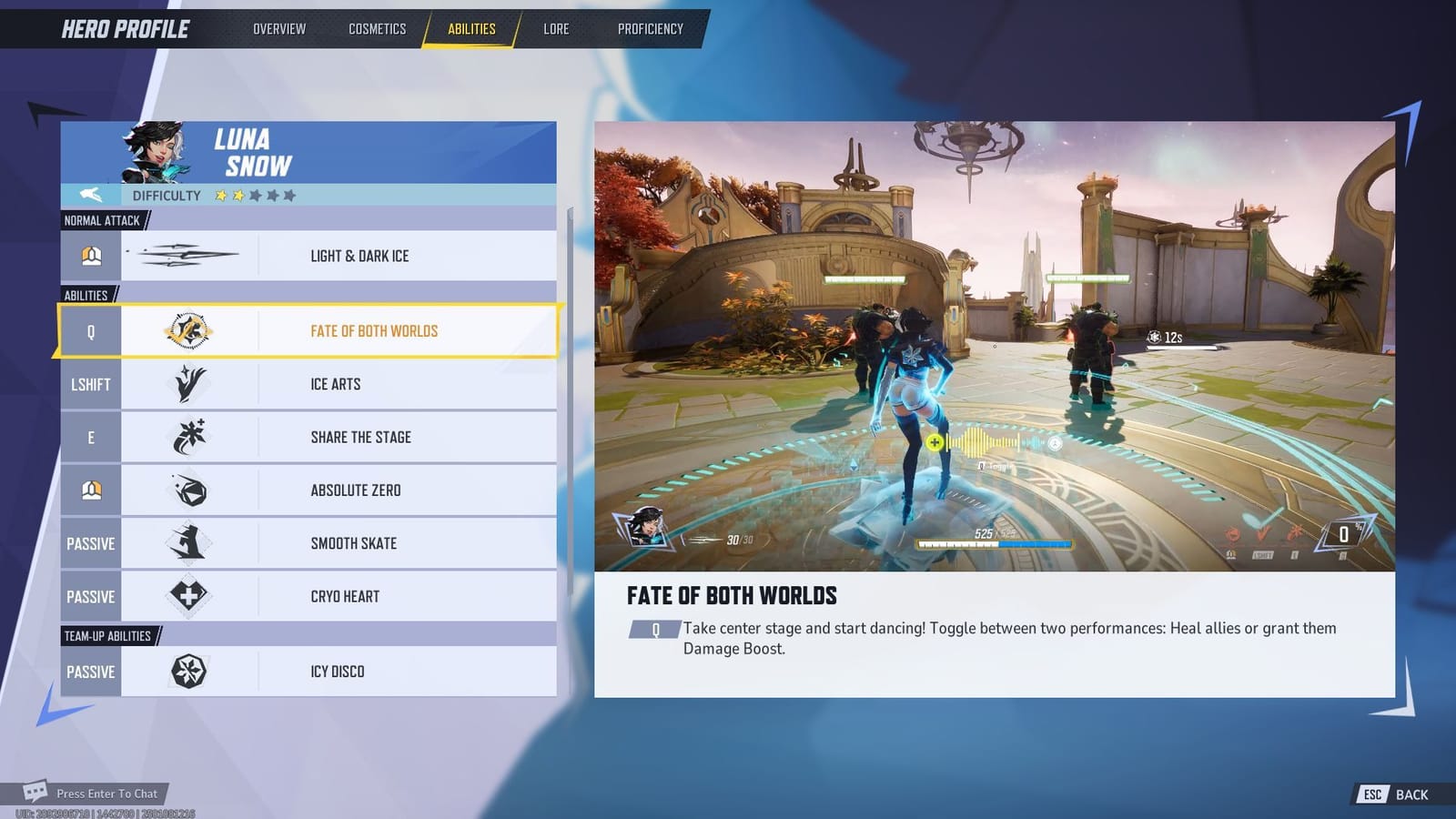Open the Proficiency tab
The height and width of the screenshot is (819, 1456).
(650, 28)
